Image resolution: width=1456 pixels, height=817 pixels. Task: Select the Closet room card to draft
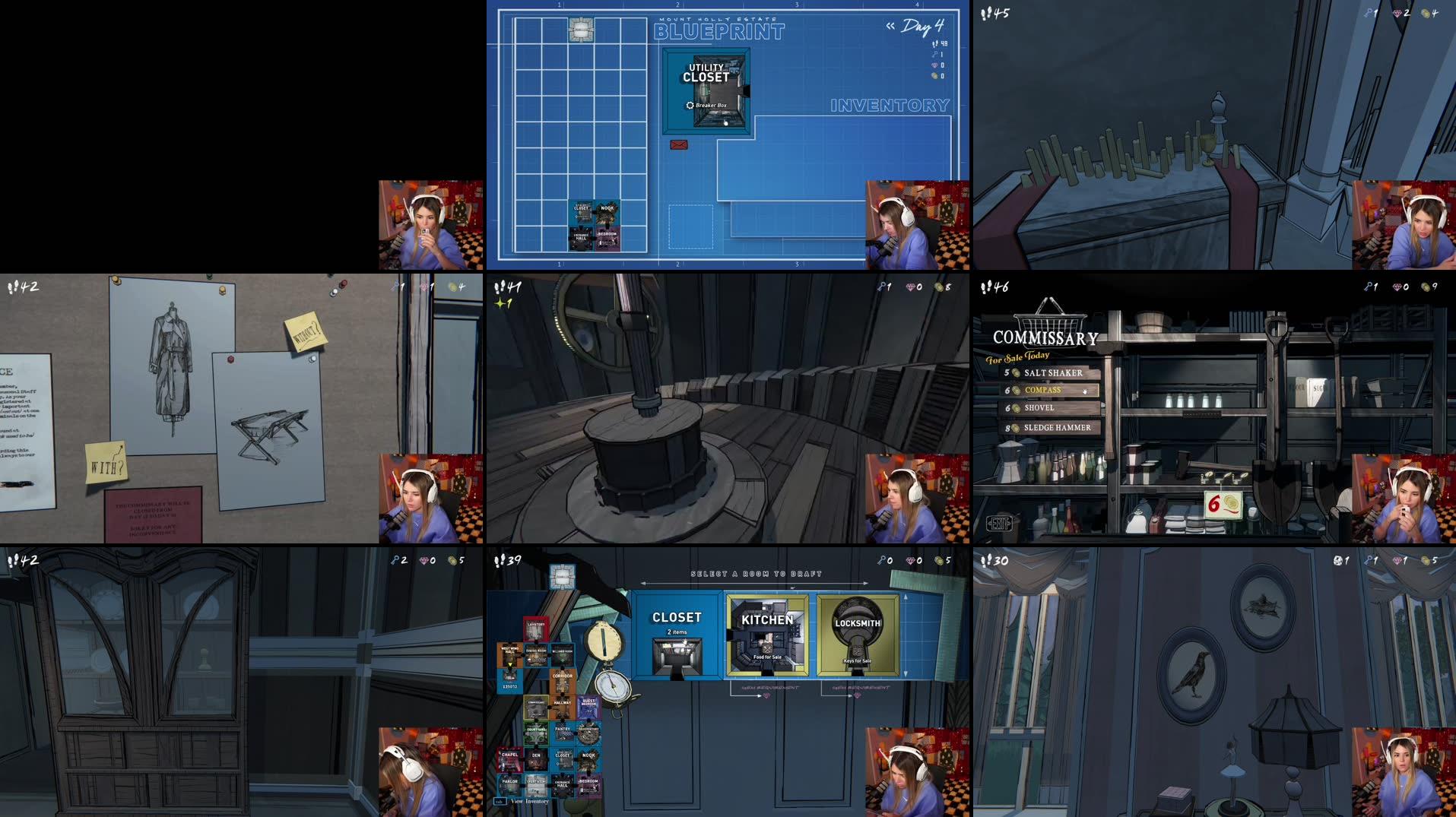(x=679, y=635)
